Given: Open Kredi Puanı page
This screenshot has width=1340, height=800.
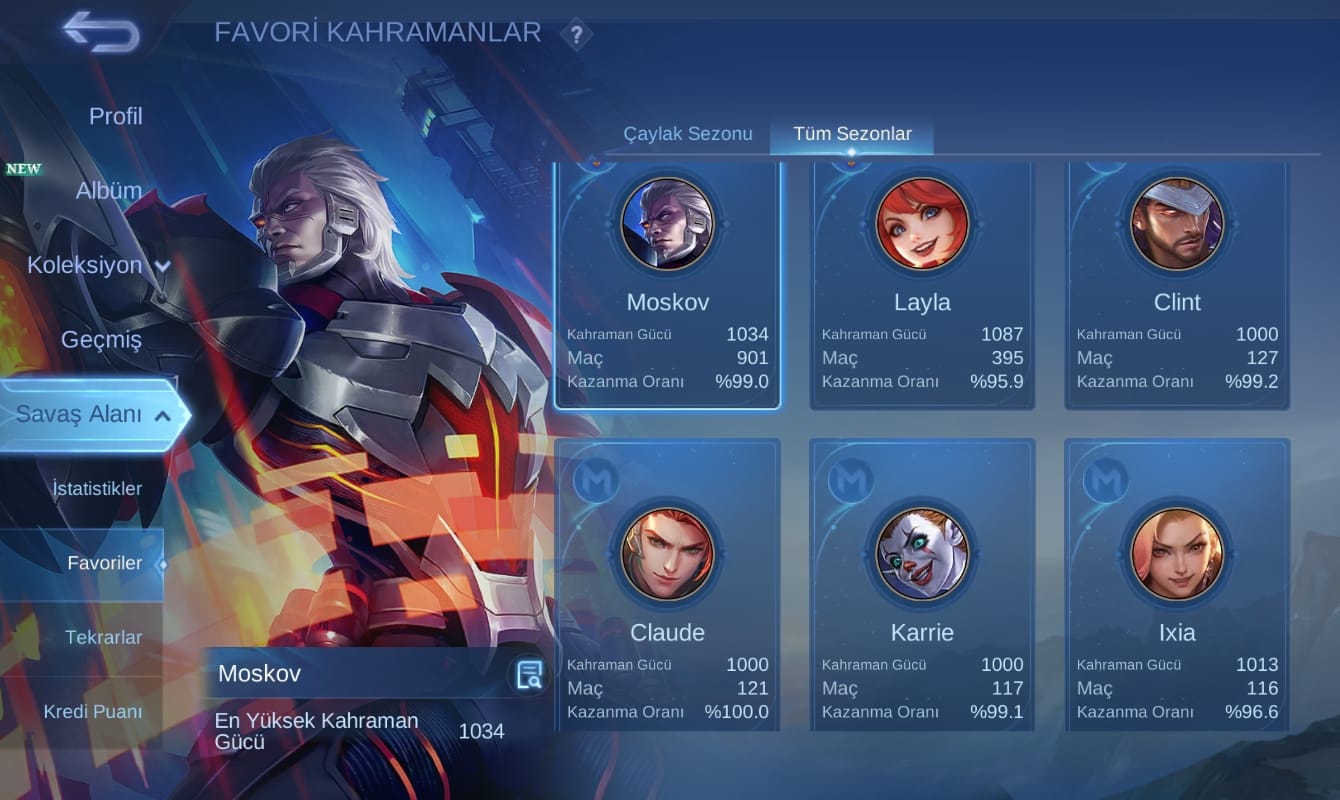Looking at the screenshot, I should pos(92,712).
